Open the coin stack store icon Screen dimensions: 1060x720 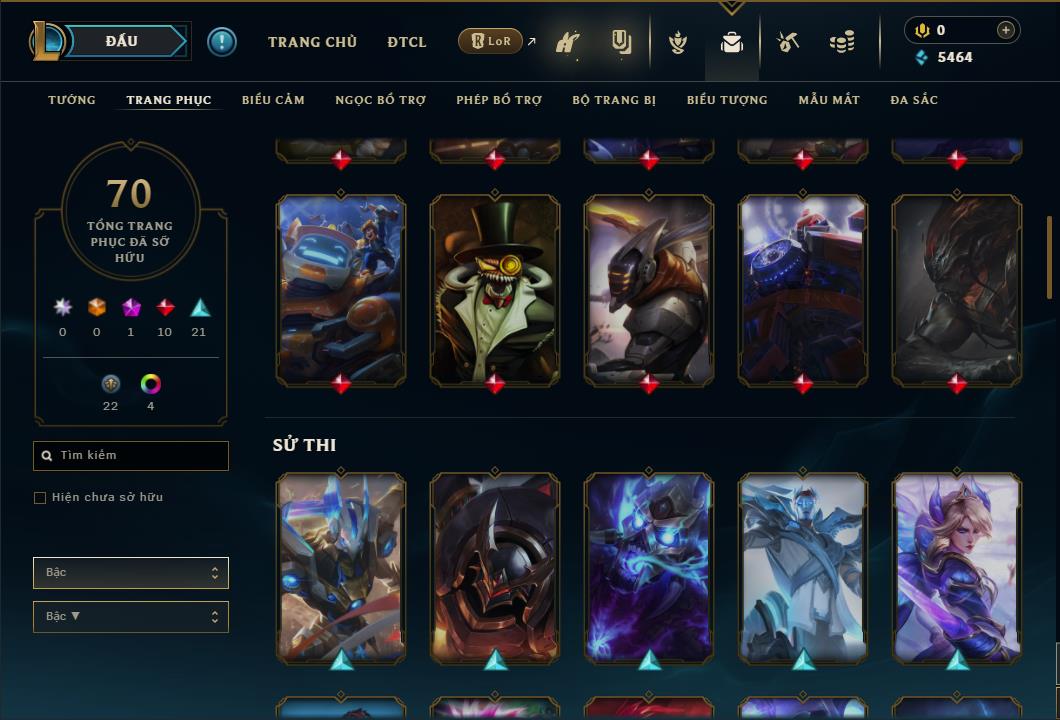tap(842, 42)
